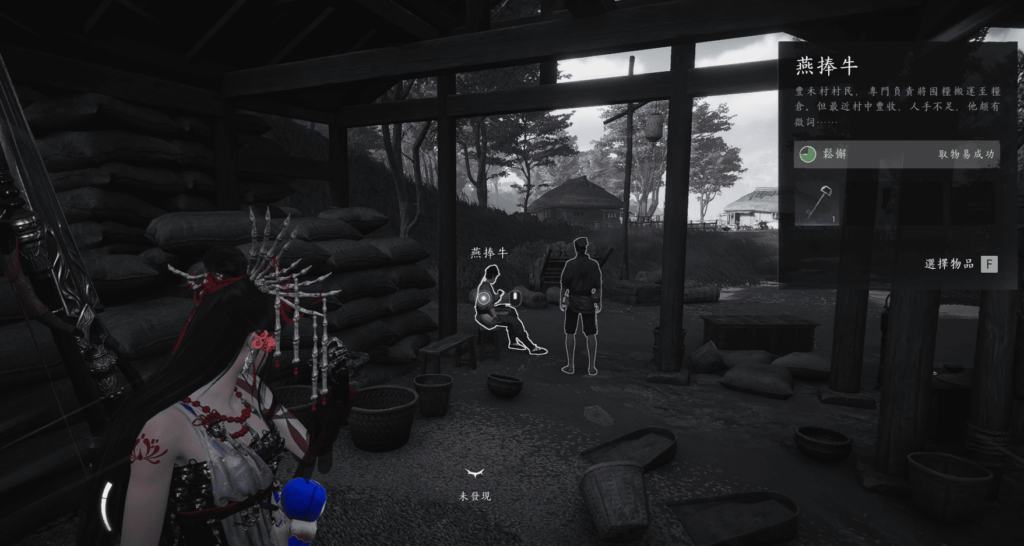1024x546 pixels.
Task: Select the white item marker beside 燕捧牛
Action: pos(516,297)
